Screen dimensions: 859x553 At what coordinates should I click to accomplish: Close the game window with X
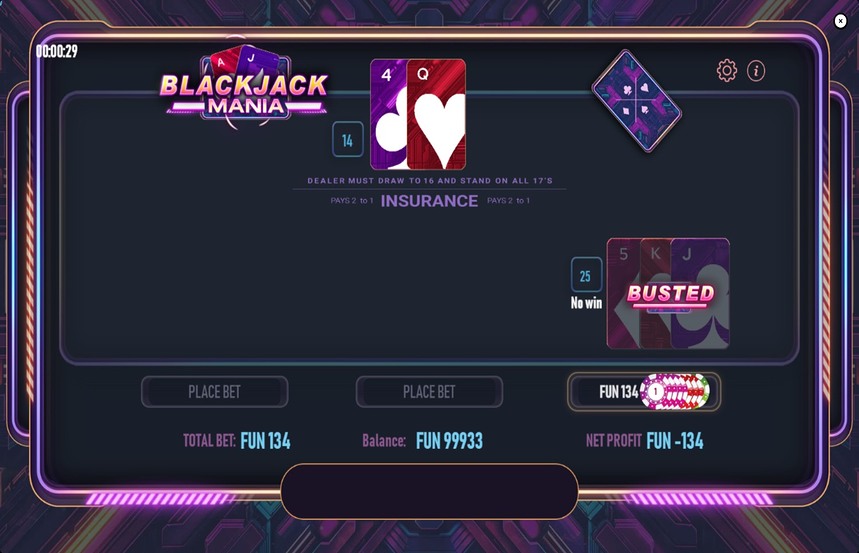coord(840,21)
